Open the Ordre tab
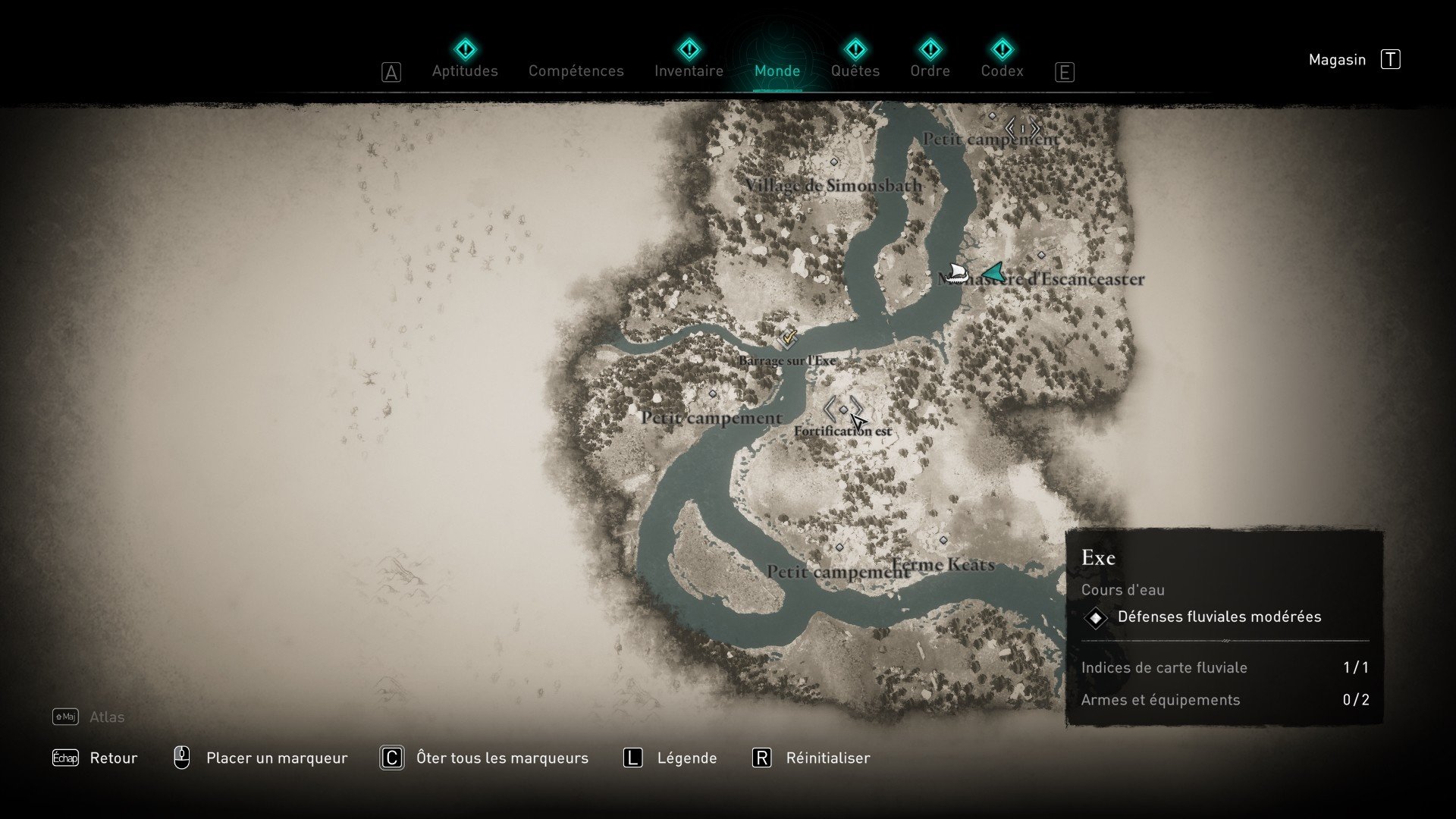This screenshot has width=1456, height=819. 930,71
